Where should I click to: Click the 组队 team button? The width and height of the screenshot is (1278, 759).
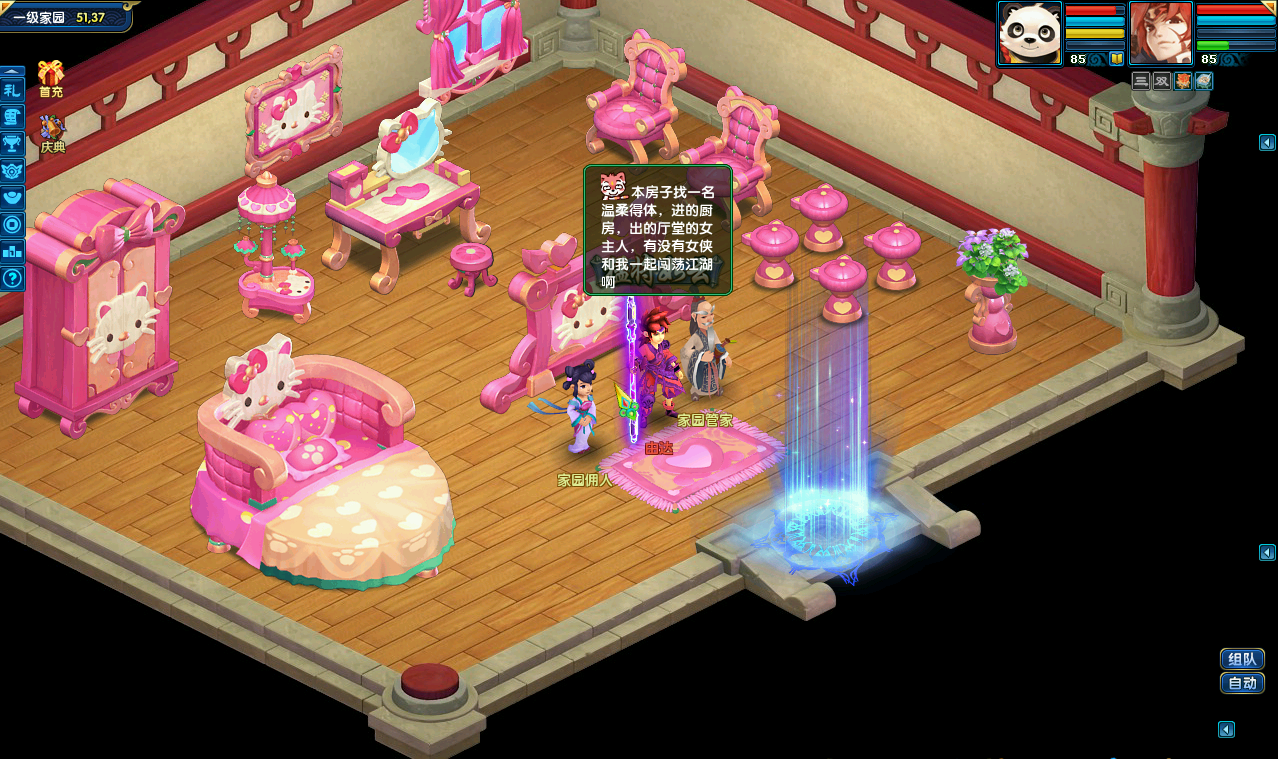click(1242, 659)
